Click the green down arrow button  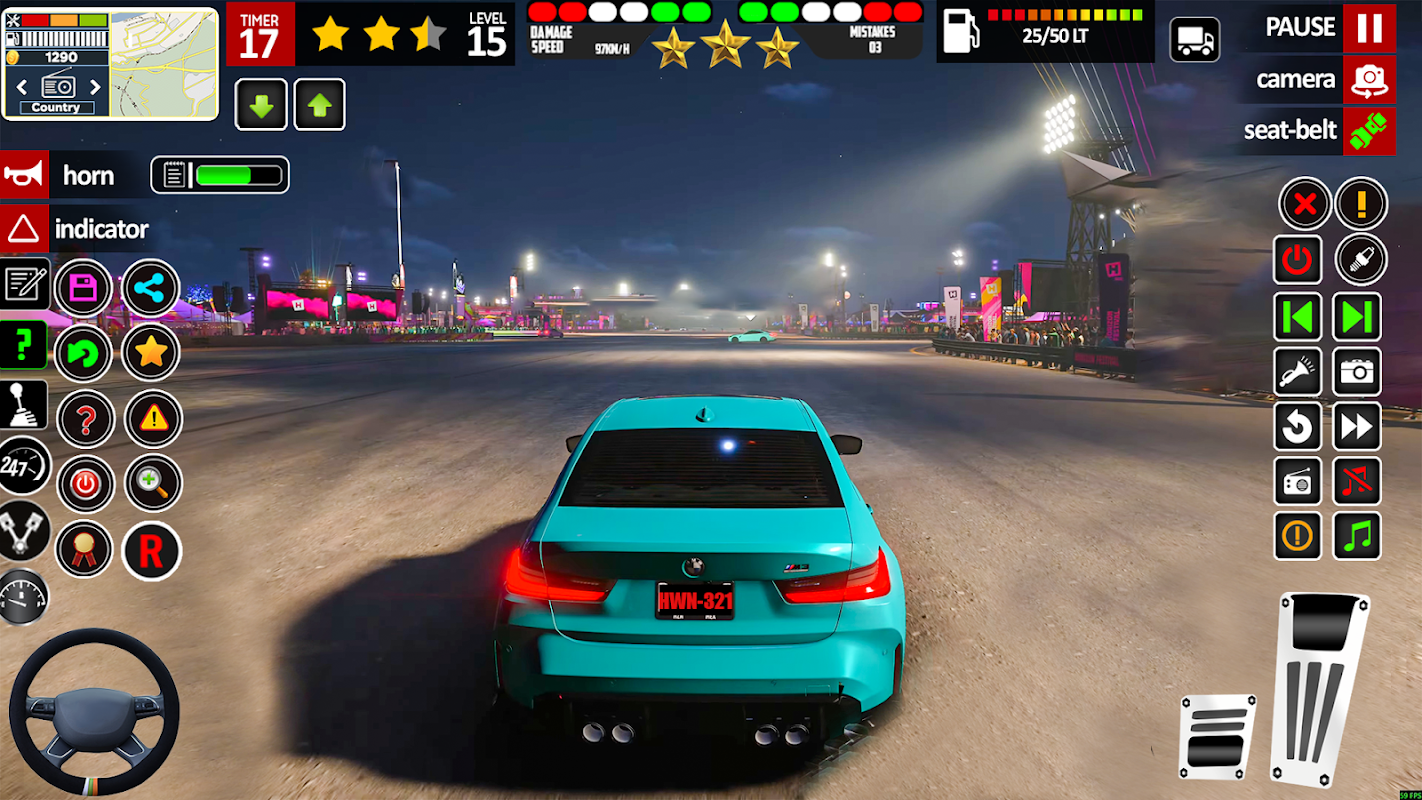tap(261, 105)
